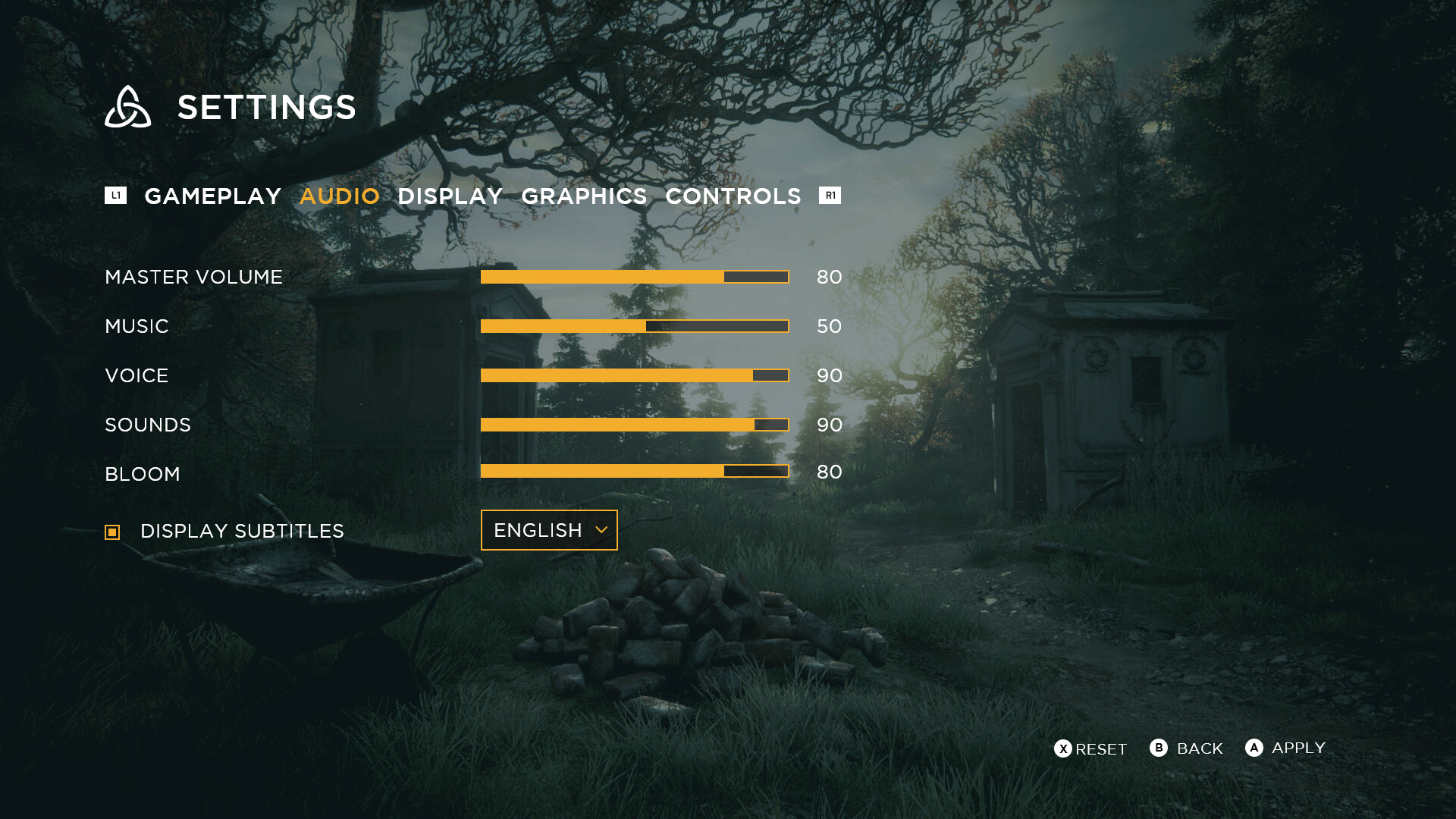Select the Audio settings tab
The image size is (1456, 819).
339,196
